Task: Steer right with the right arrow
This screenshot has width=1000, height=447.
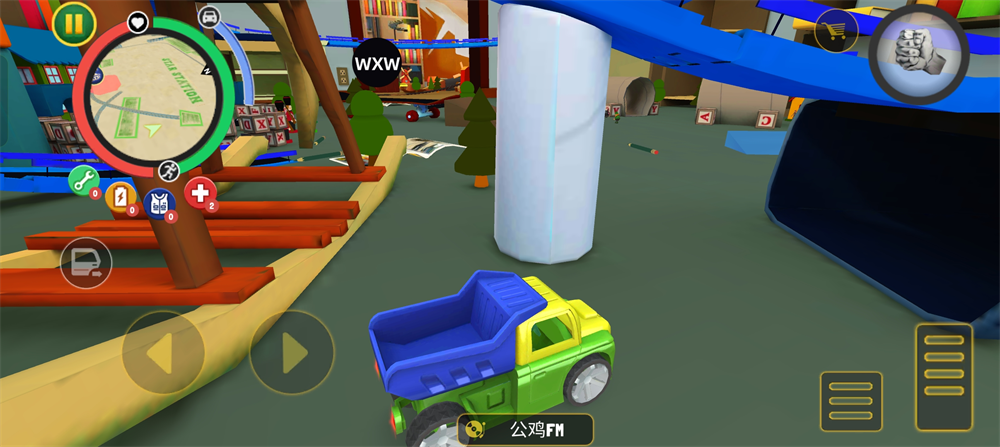Action: (291, 353)
